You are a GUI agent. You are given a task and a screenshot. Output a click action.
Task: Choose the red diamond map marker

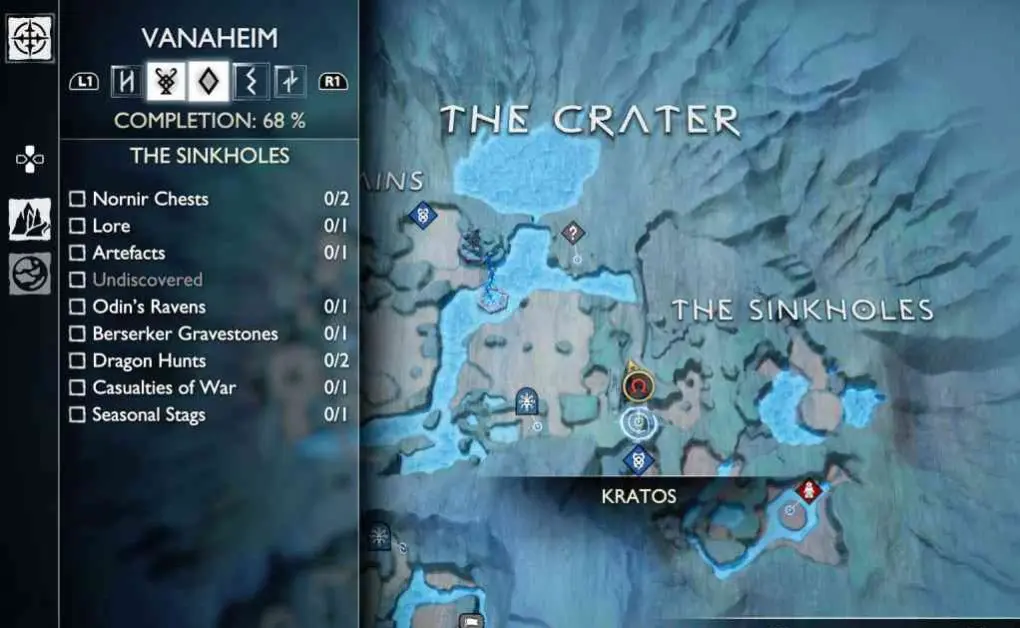[x=808, y=489]
